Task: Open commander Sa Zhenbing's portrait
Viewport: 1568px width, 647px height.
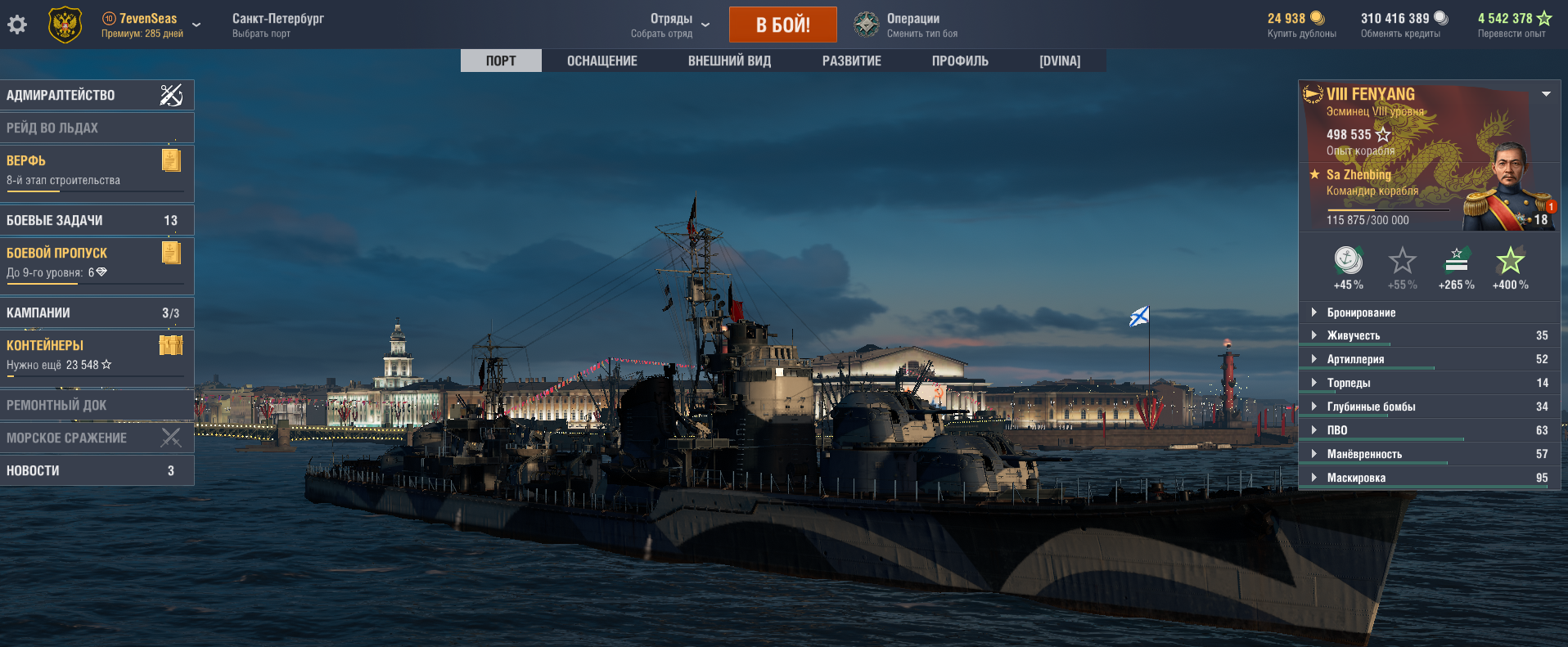Action: 1510,188
